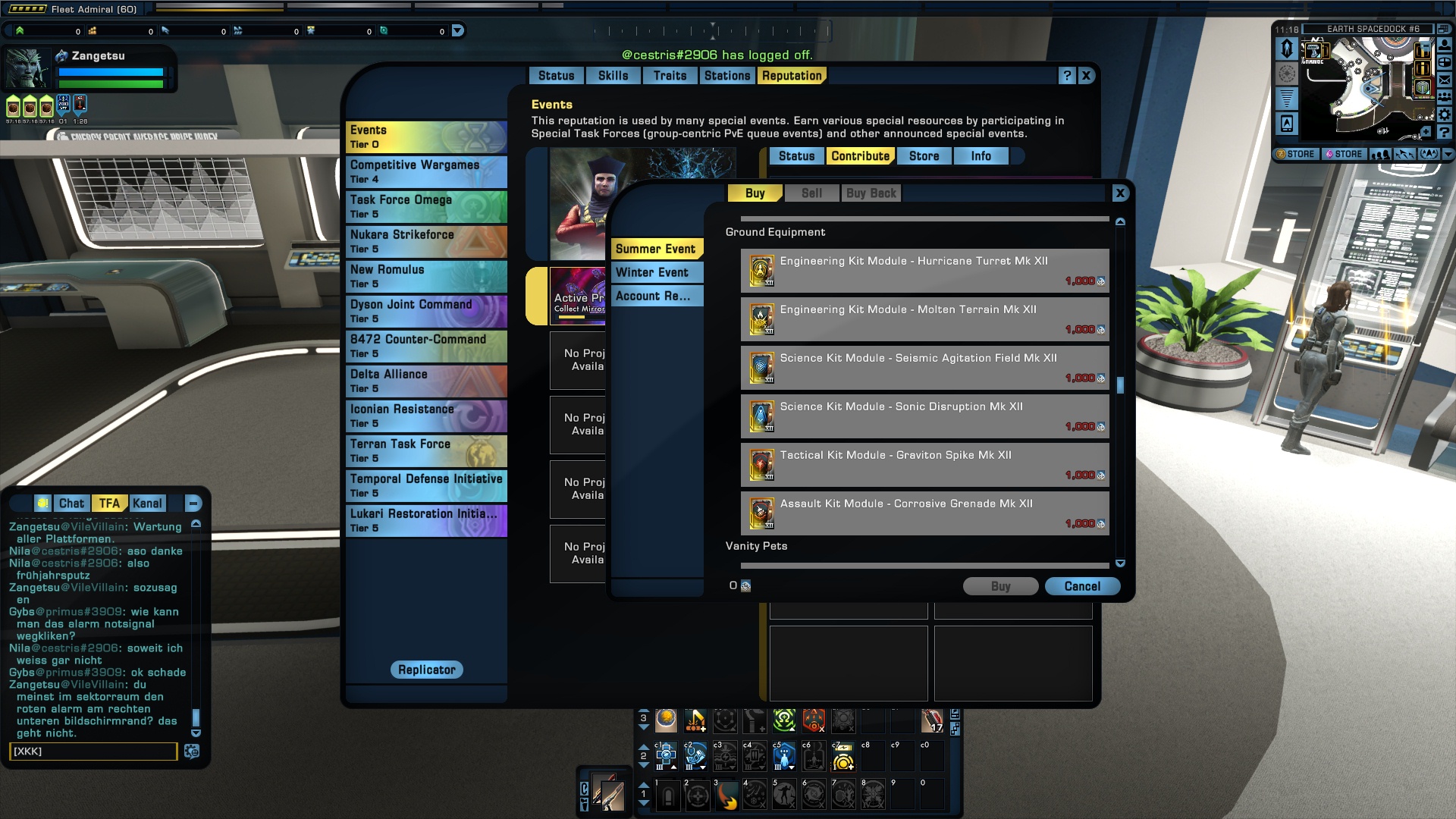Screen dimensions: 1456x819
Task: Switch to the Skills tab
Action: pos(613,76)
